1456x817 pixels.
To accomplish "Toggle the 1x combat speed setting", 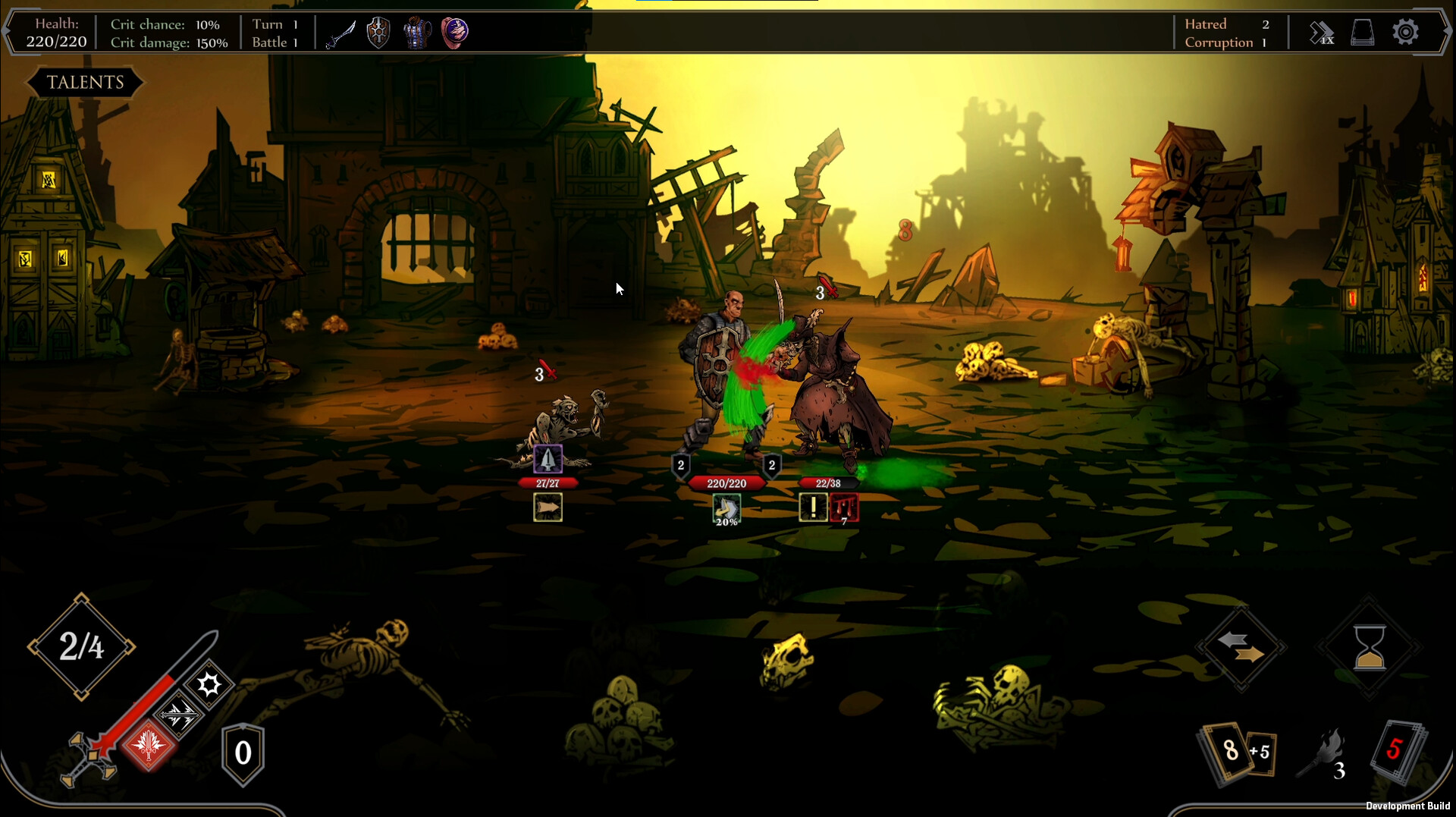I will 1322,32.
